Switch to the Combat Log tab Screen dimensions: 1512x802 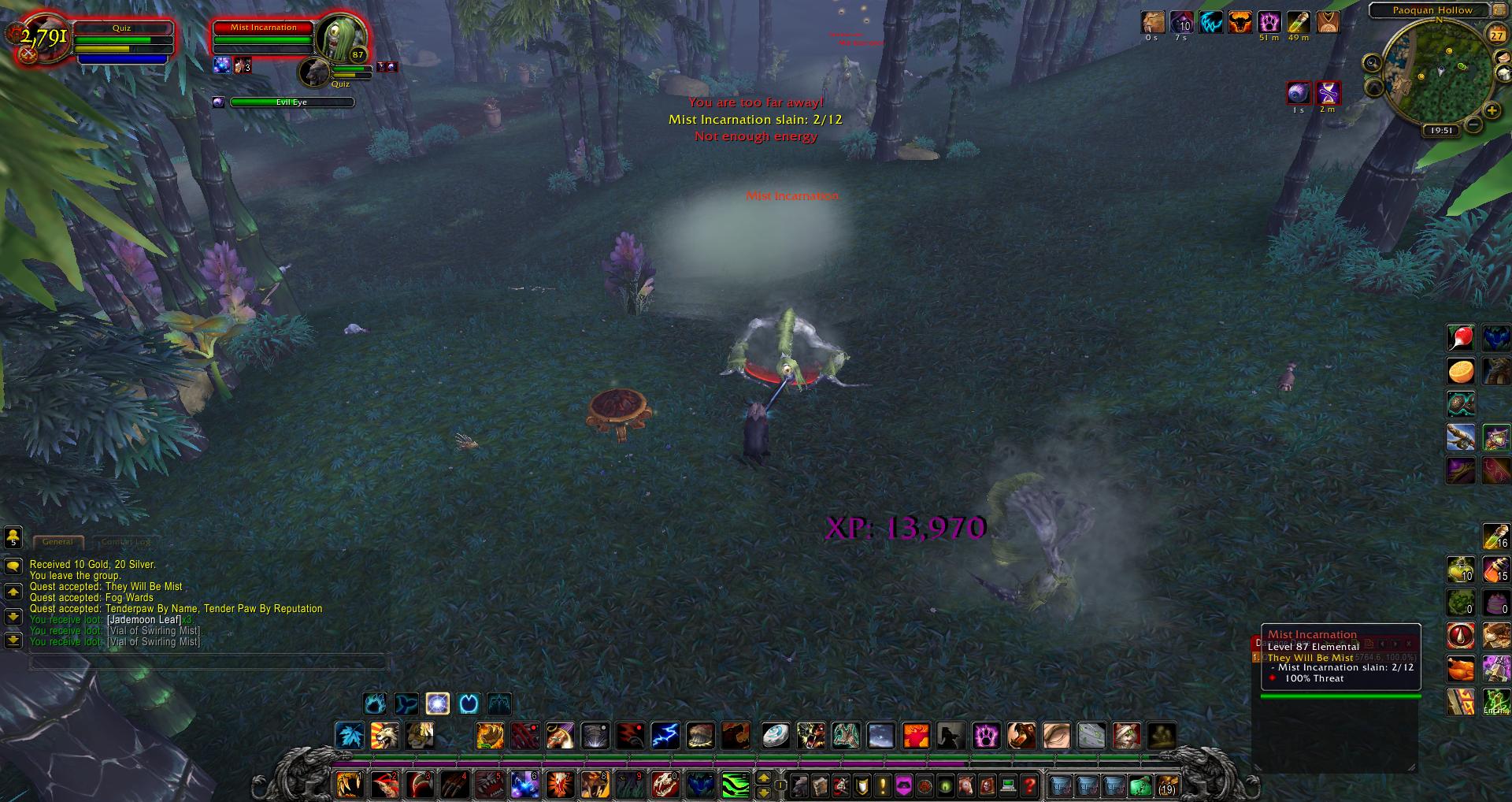125,542
